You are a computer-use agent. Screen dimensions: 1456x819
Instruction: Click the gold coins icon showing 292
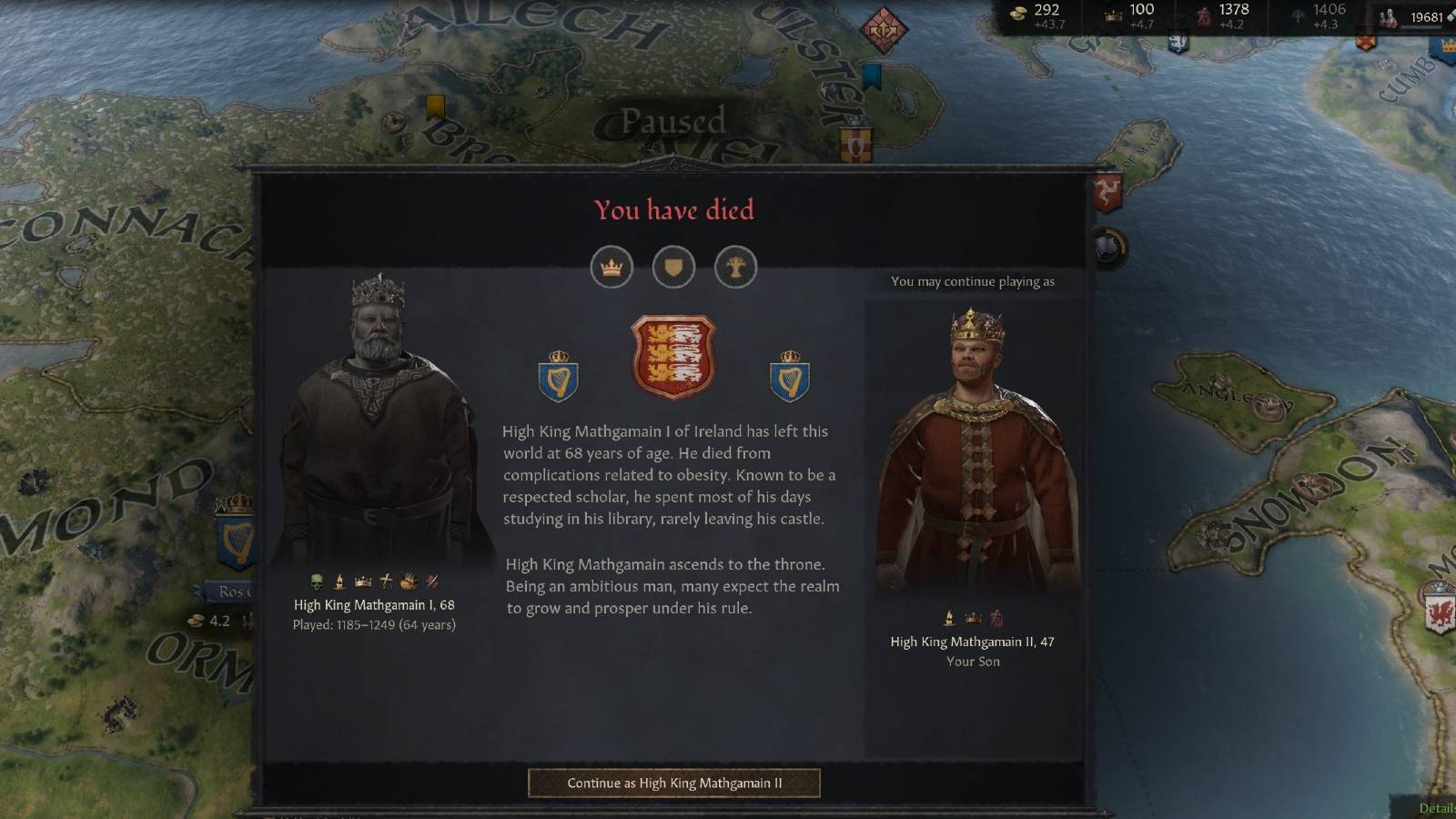point(1019,13)
